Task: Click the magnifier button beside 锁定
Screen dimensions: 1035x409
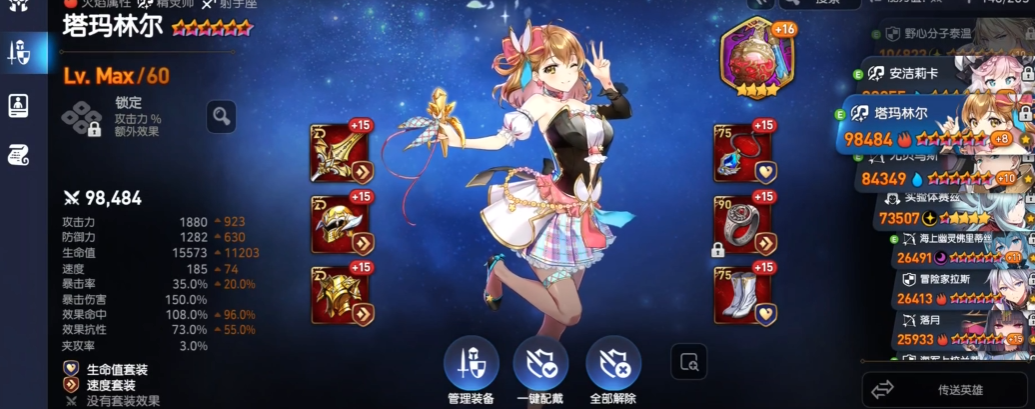Action: coord(221,117)
